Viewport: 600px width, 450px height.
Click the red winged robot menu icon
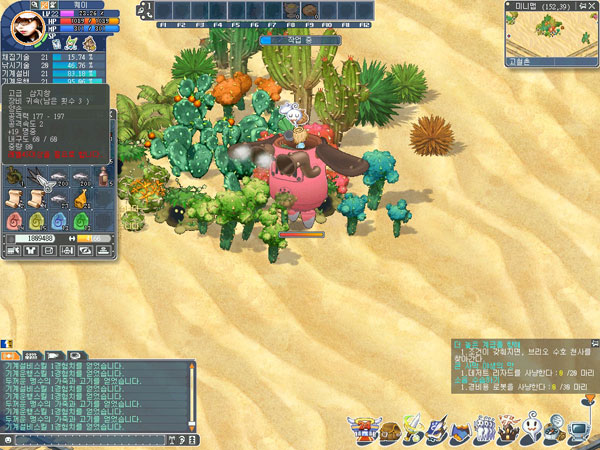(x=363, y=429)
